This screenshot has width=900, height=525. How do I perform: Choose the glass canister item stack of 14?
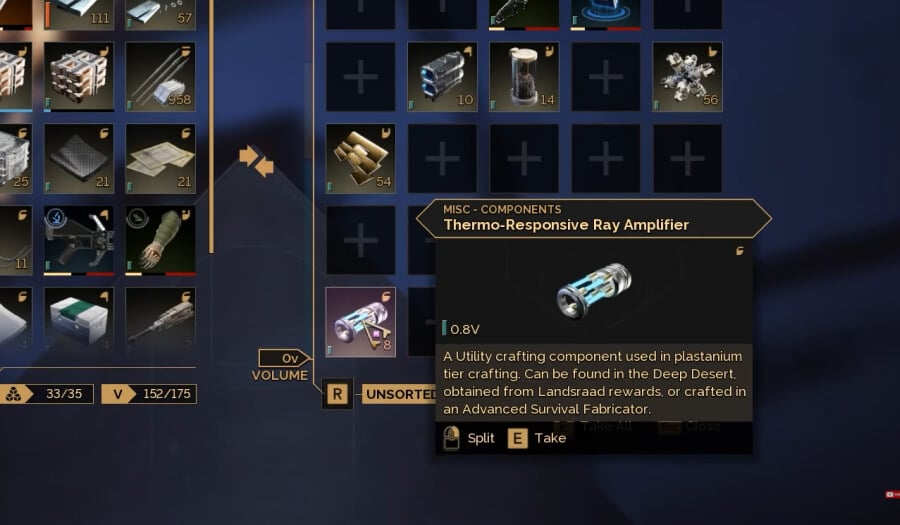click(524, 76)
